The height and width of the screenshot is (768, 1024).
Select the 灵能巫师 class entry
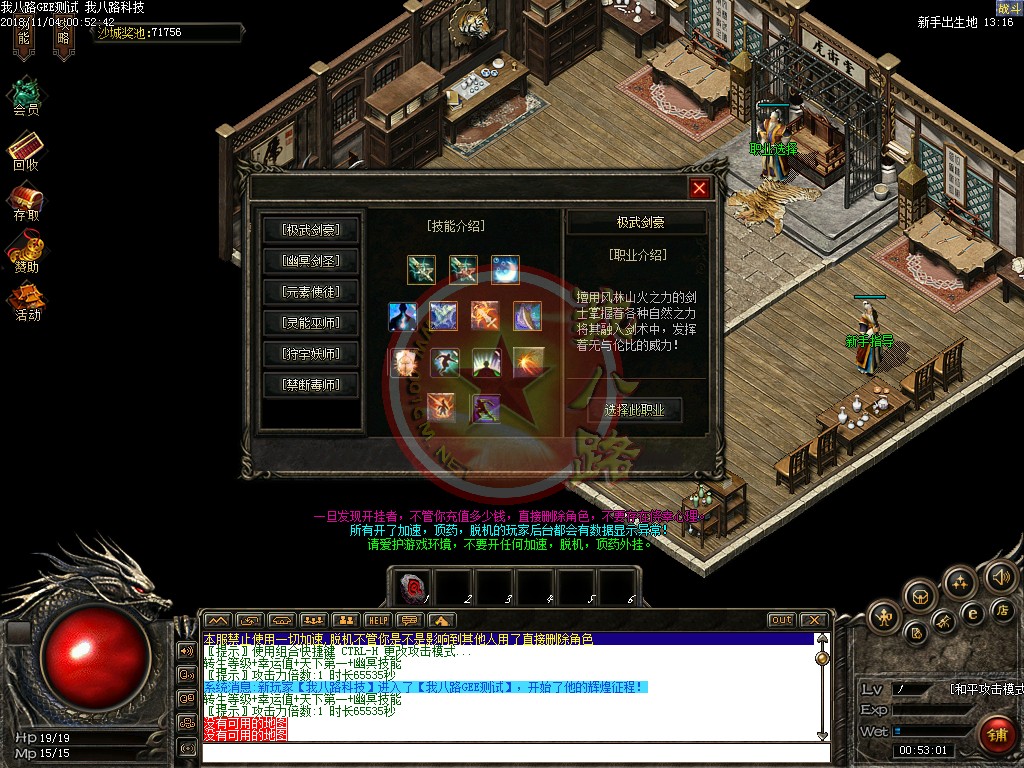pos(311,323)
